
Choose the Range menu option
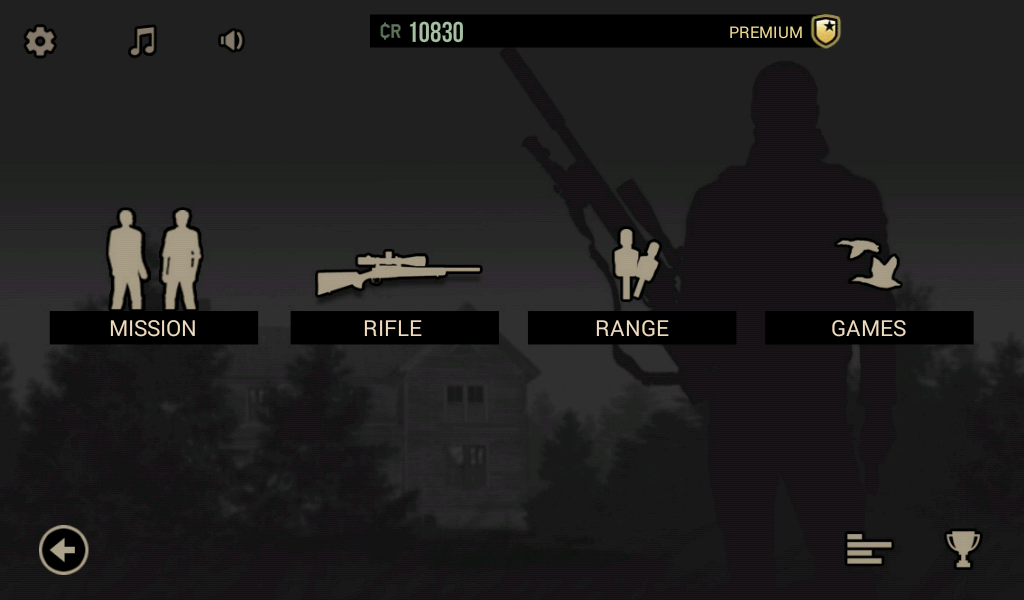(x=631, y=327)
